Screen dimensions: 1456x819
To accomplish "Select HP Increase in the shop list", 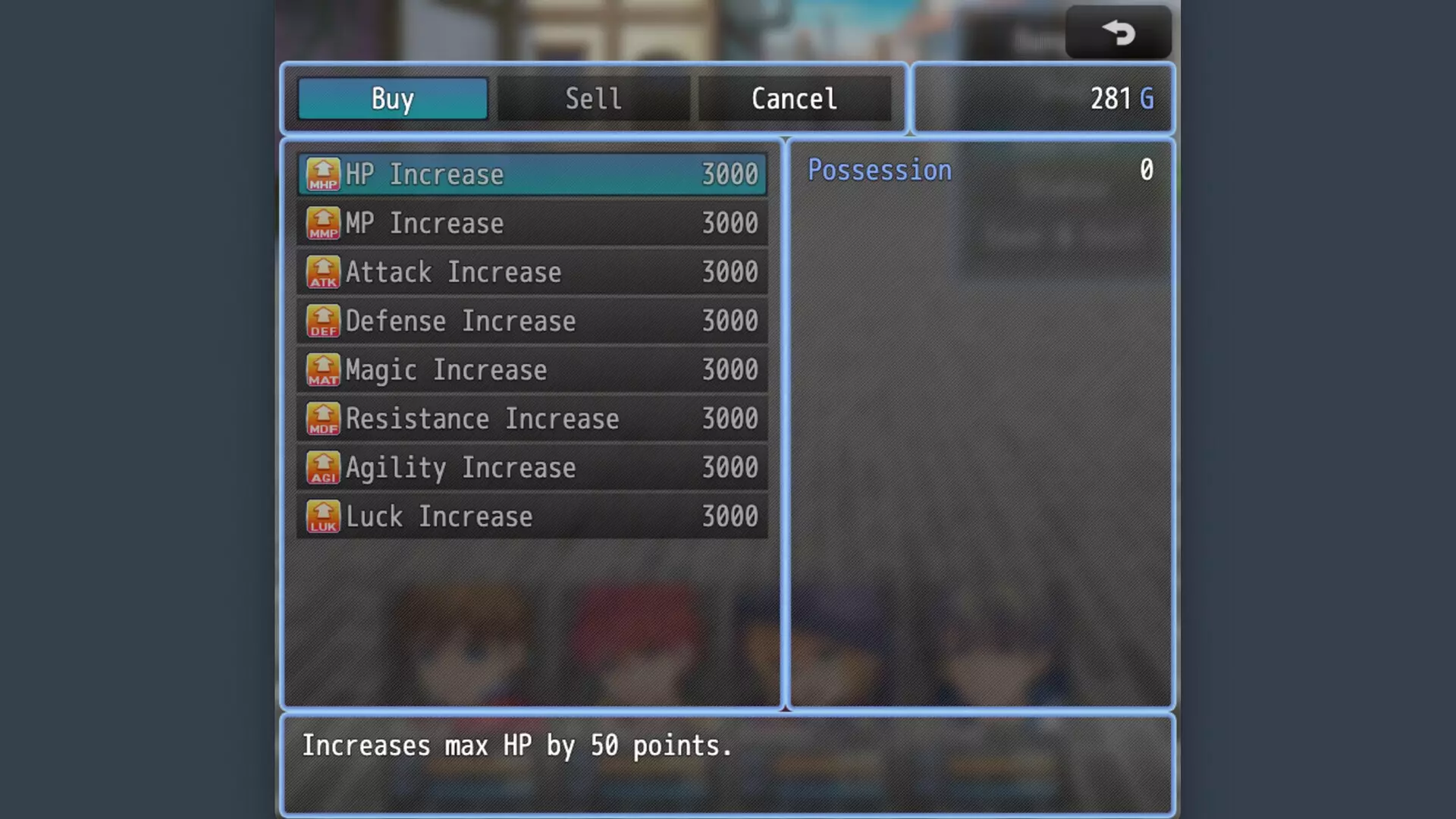I will point(532,174).
